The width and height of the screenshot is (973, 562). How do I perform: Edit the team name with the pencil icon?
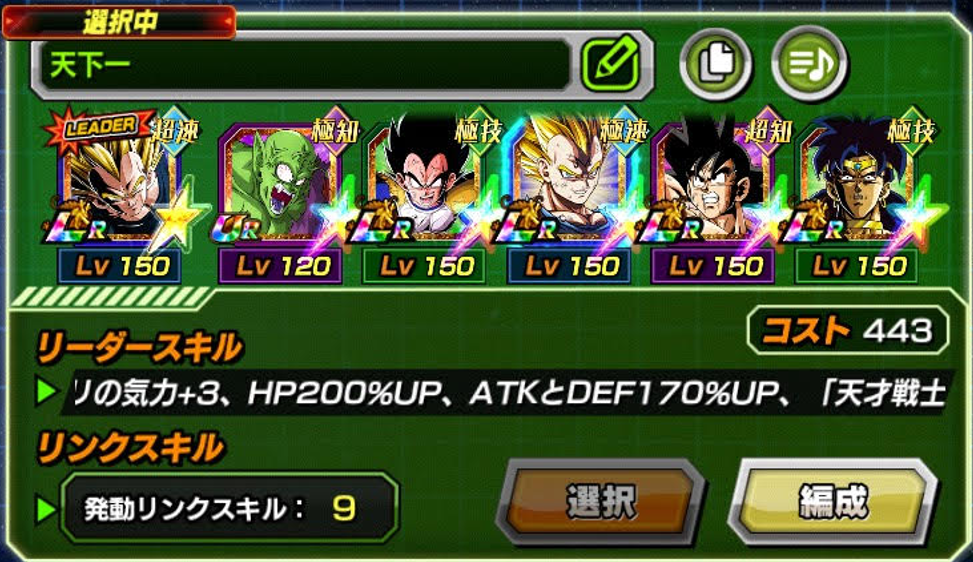pyautogui.click(x=610, y=65)
